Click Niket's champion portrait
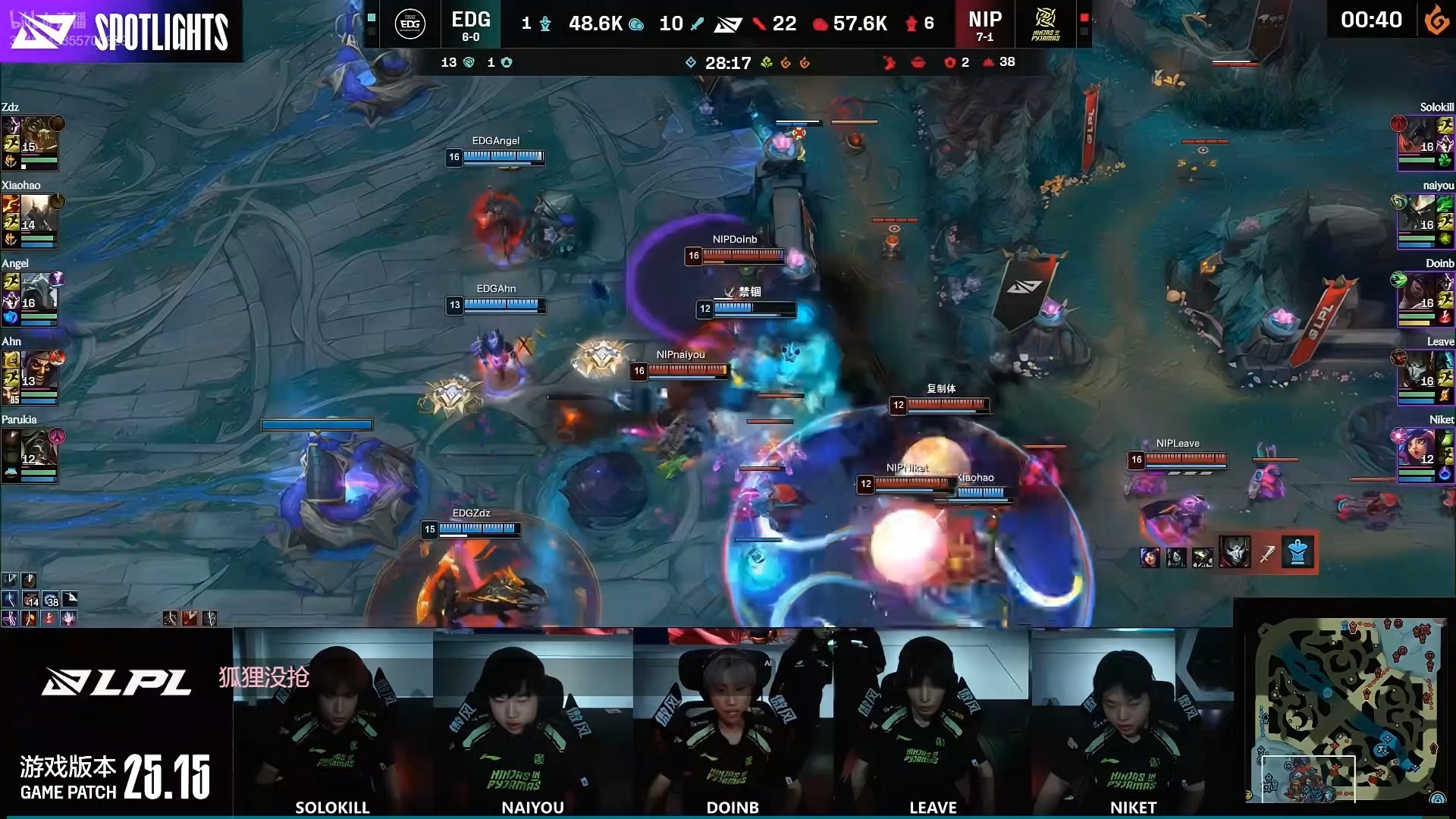The width and height of the screenshot is (1456, 819). pos(1417,450)
